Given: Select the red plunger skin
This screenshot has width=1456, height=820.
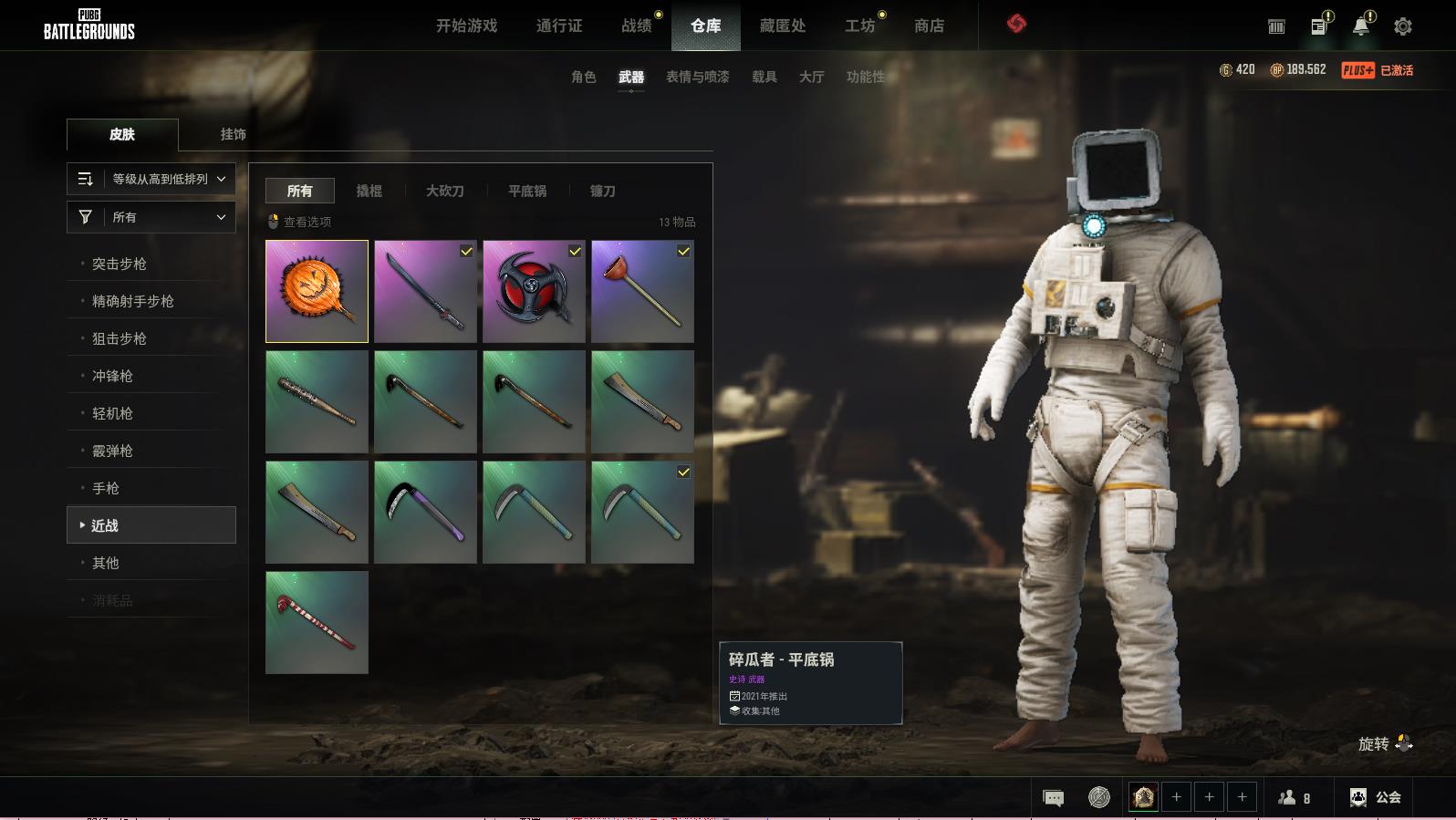Looking at the screenshot, I should point(642,291).
